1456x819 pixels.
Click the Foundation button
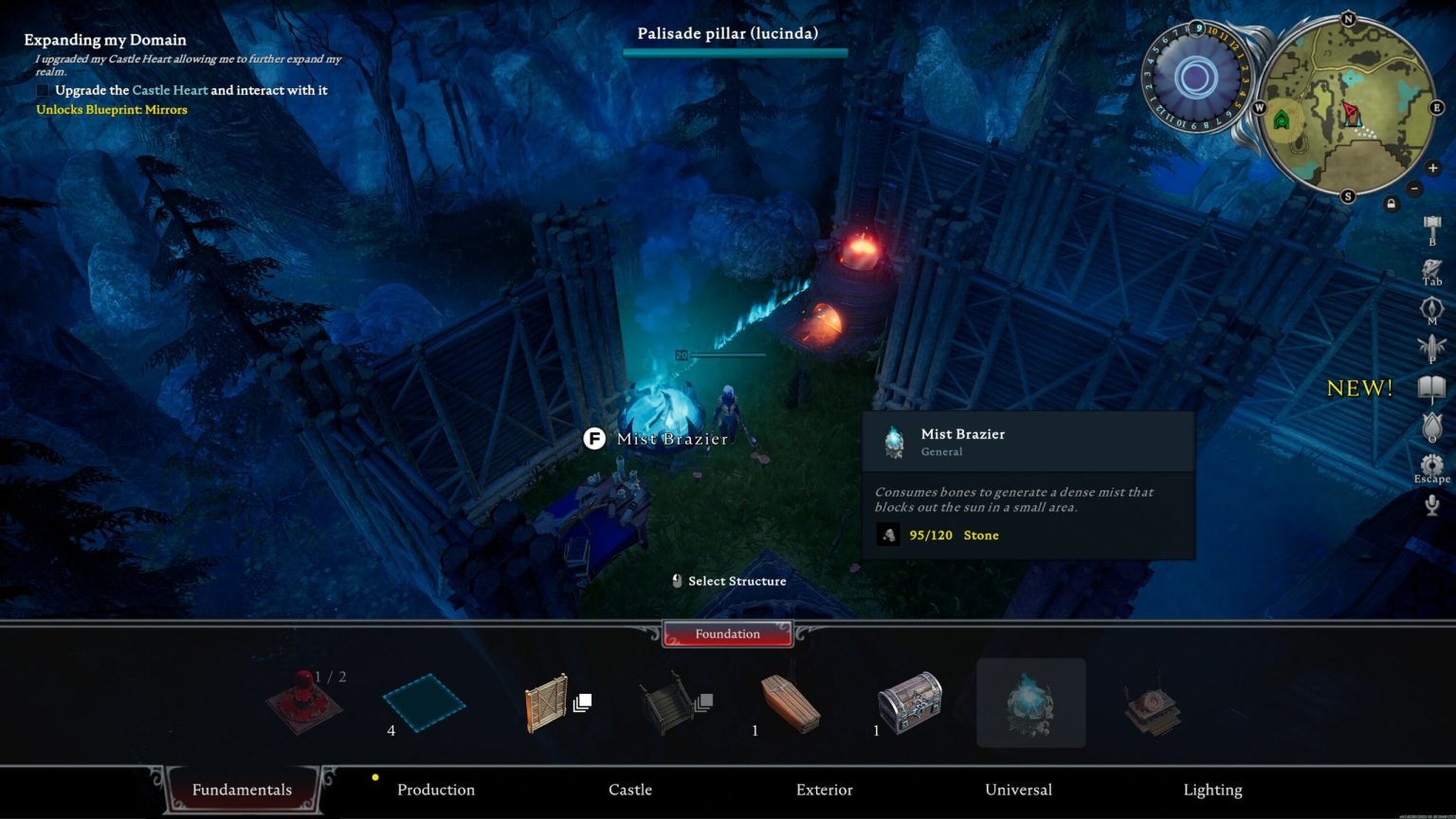pos(727,633)
